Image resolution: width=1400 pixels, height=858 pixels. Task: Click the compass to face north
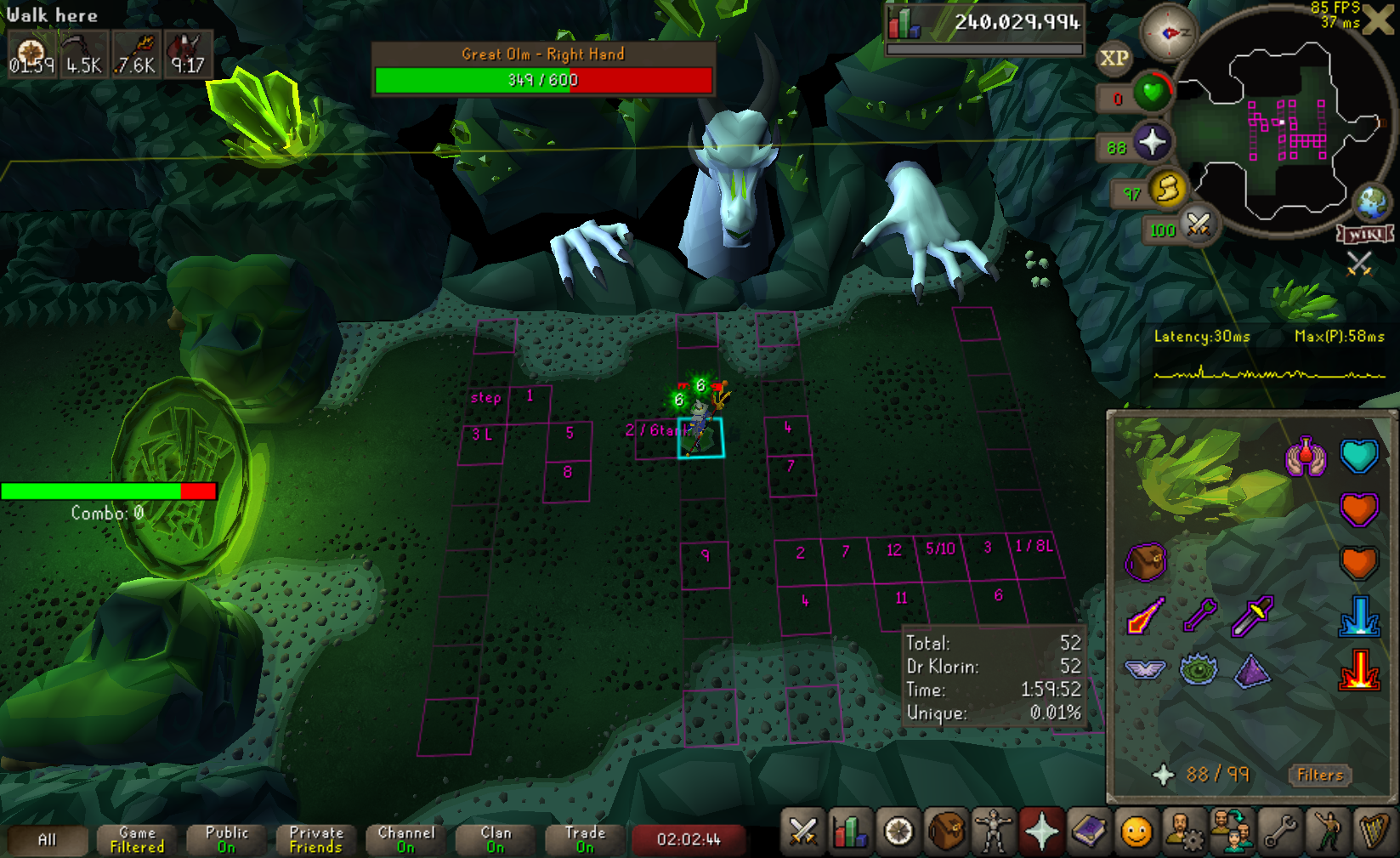click(x=1168, y=33)
